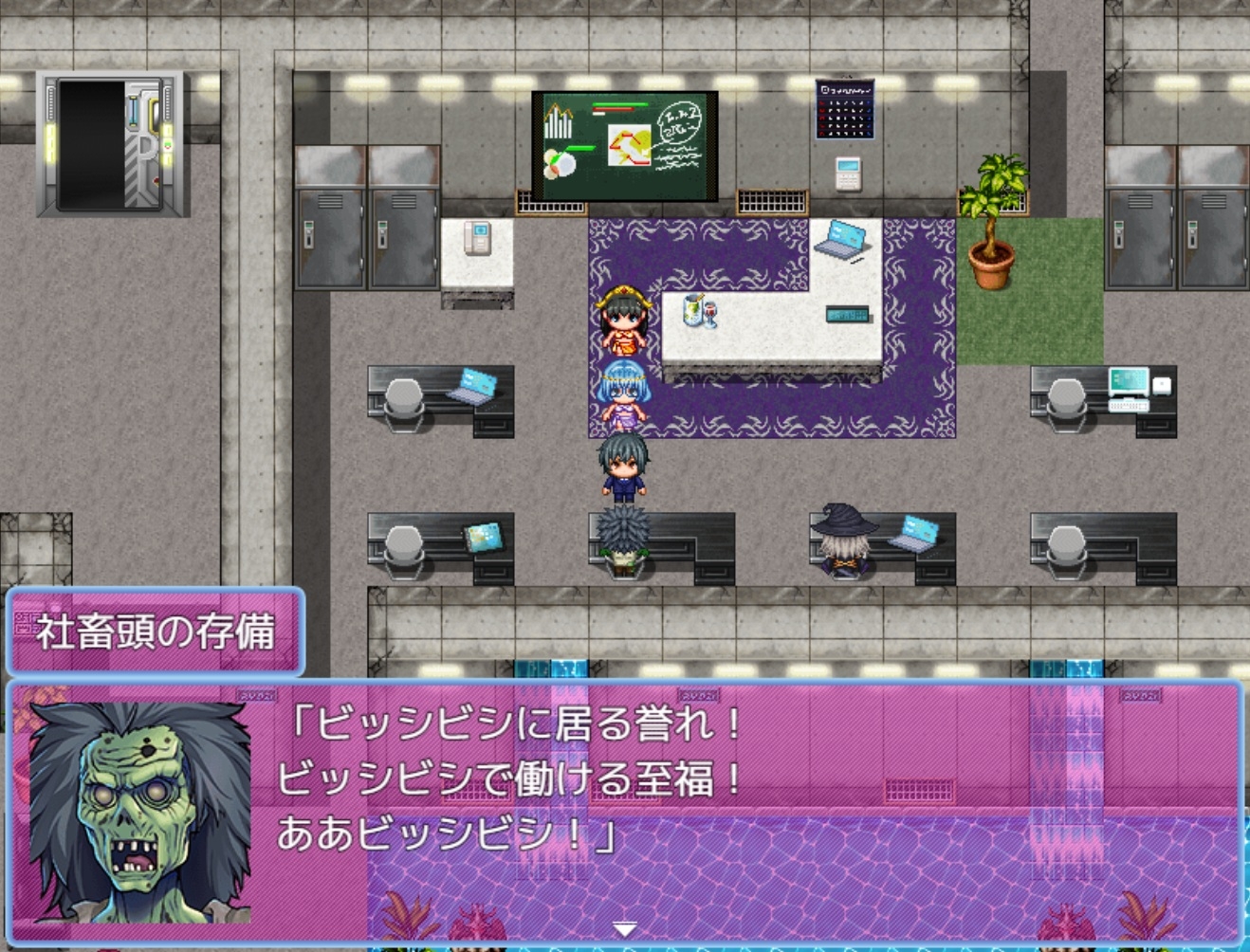Click the white dialogue continue arrow
Screen dimensions: 1250x952
(624, 929)
